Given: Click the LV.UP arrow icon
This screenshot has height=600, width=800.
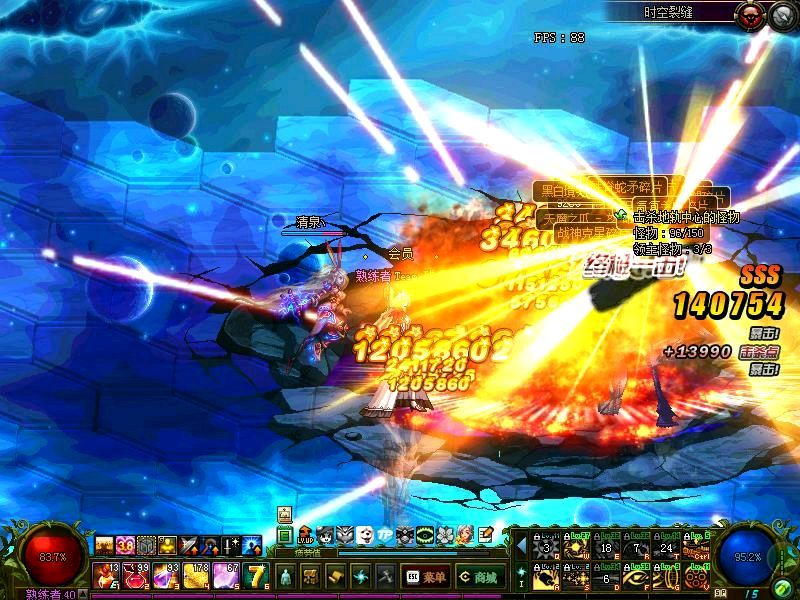Looking at the screenshot, I should tap(305, 536).
